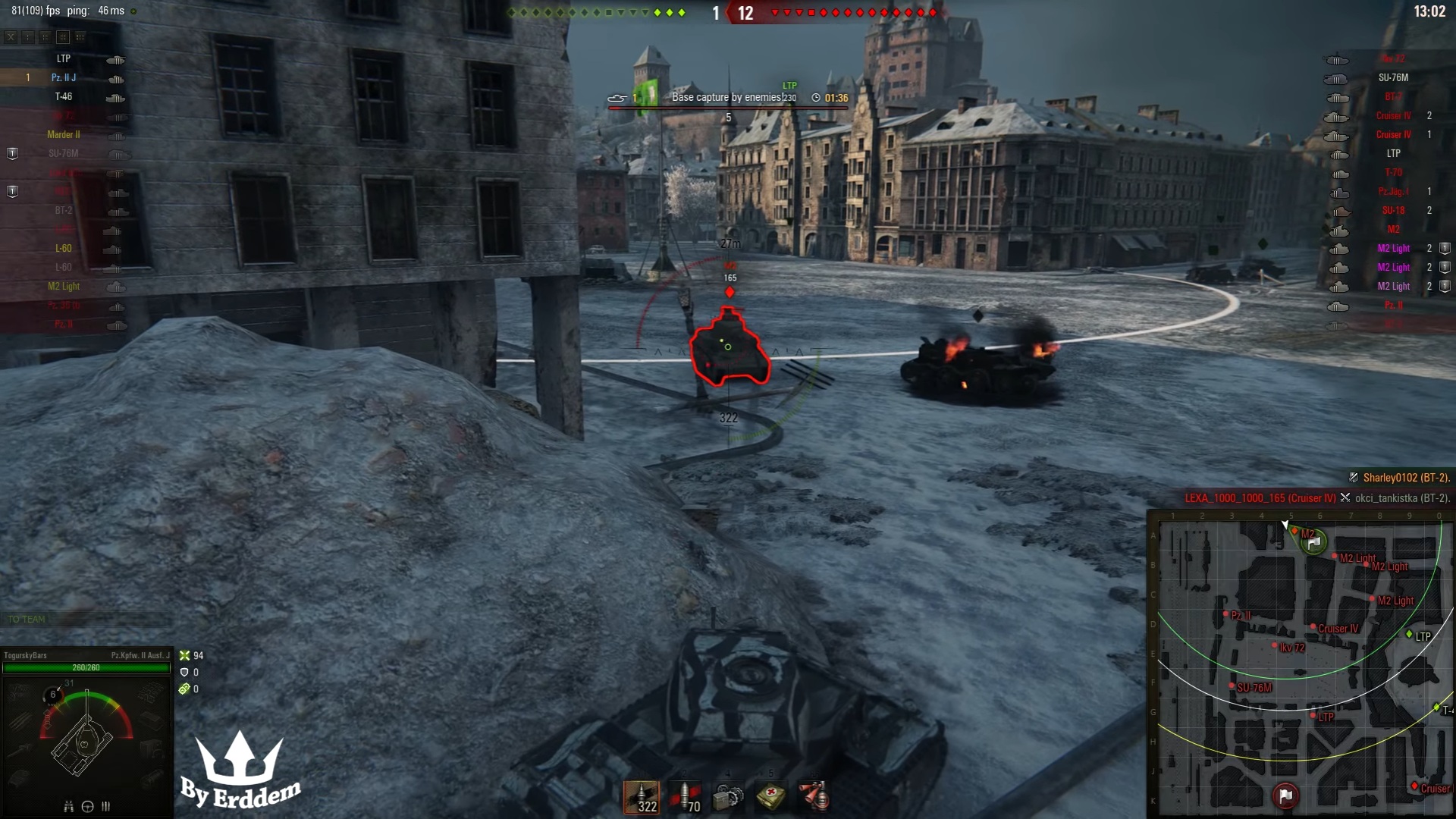Select the SU-18 row in enemy list
1456x819 pixels.
(1393, 210)
